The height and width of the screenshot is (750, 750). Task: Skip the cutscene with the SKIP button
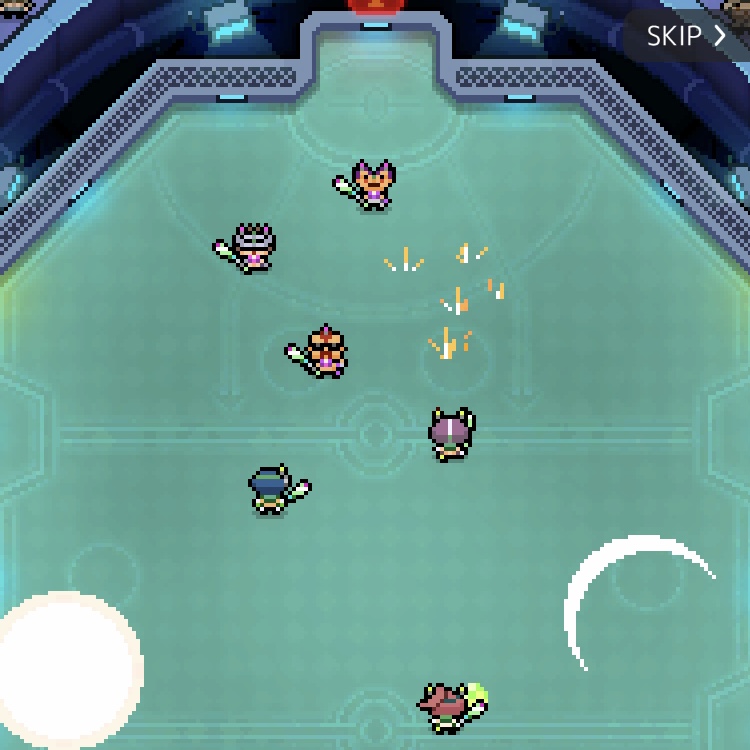(686, 36)
